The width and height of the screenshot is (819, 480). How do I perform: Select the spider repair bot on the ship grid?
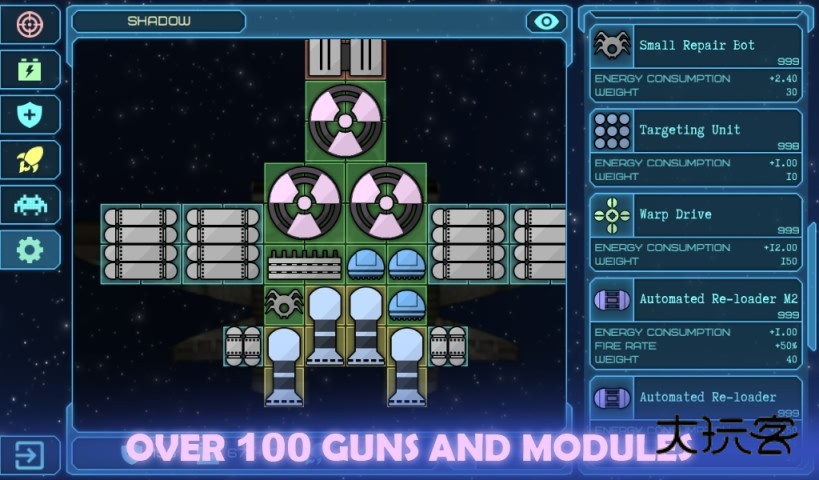(284, 302)
